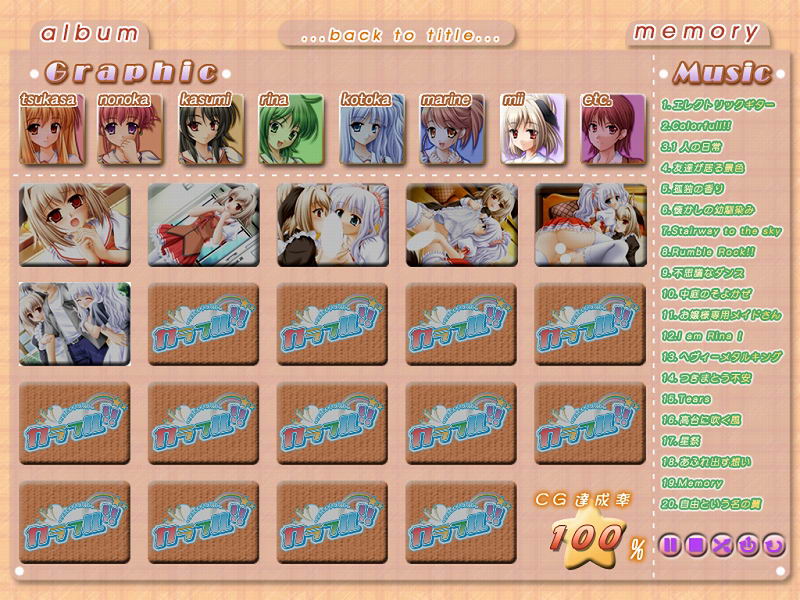
Task: Pause the music playback
Action: (x=671, y=546)
